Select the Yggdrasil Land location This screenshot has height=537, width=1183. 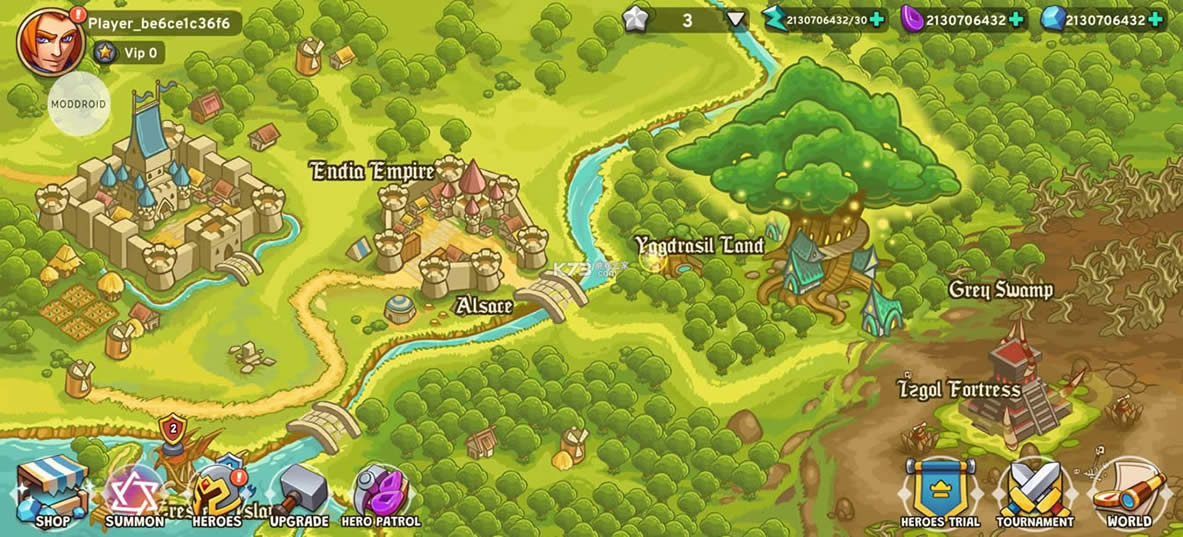[x=699, y=245]
